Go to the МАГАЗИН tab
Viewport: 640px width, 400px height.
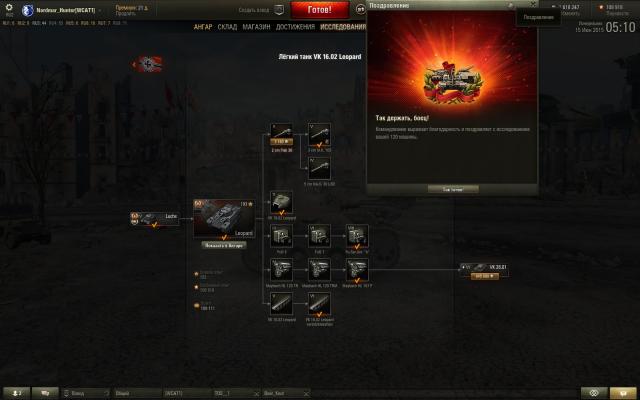click(256, 27)
